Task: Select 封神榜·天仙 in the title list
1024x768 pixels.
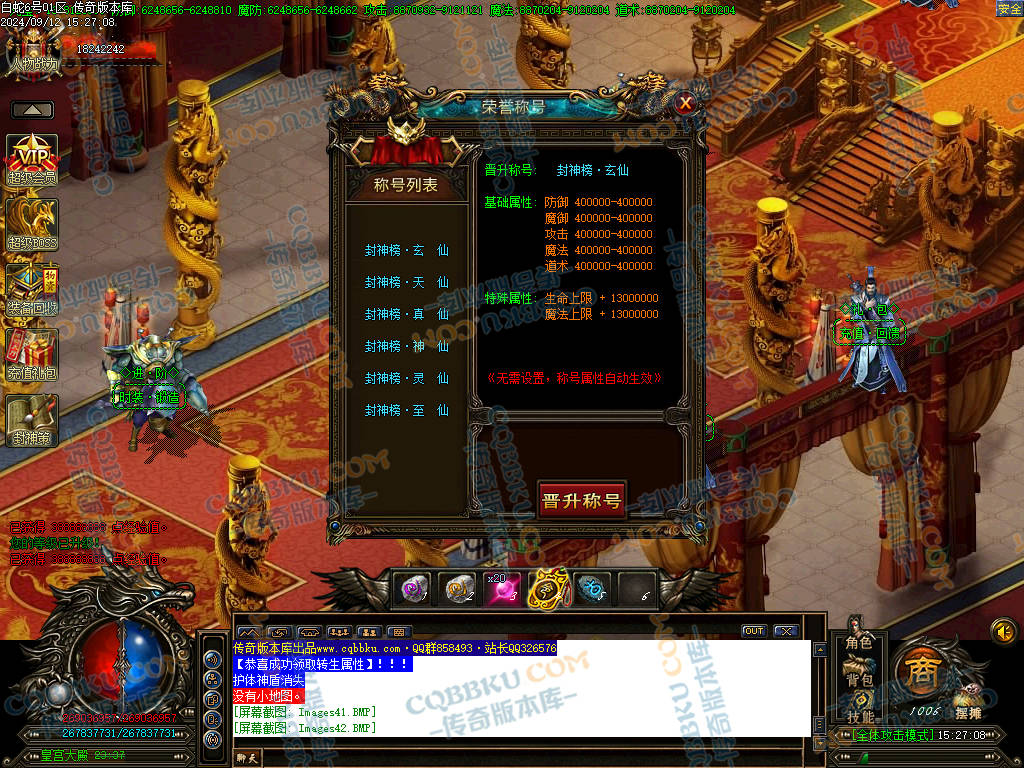Action: pyautogui.click(x=406, y=283)
